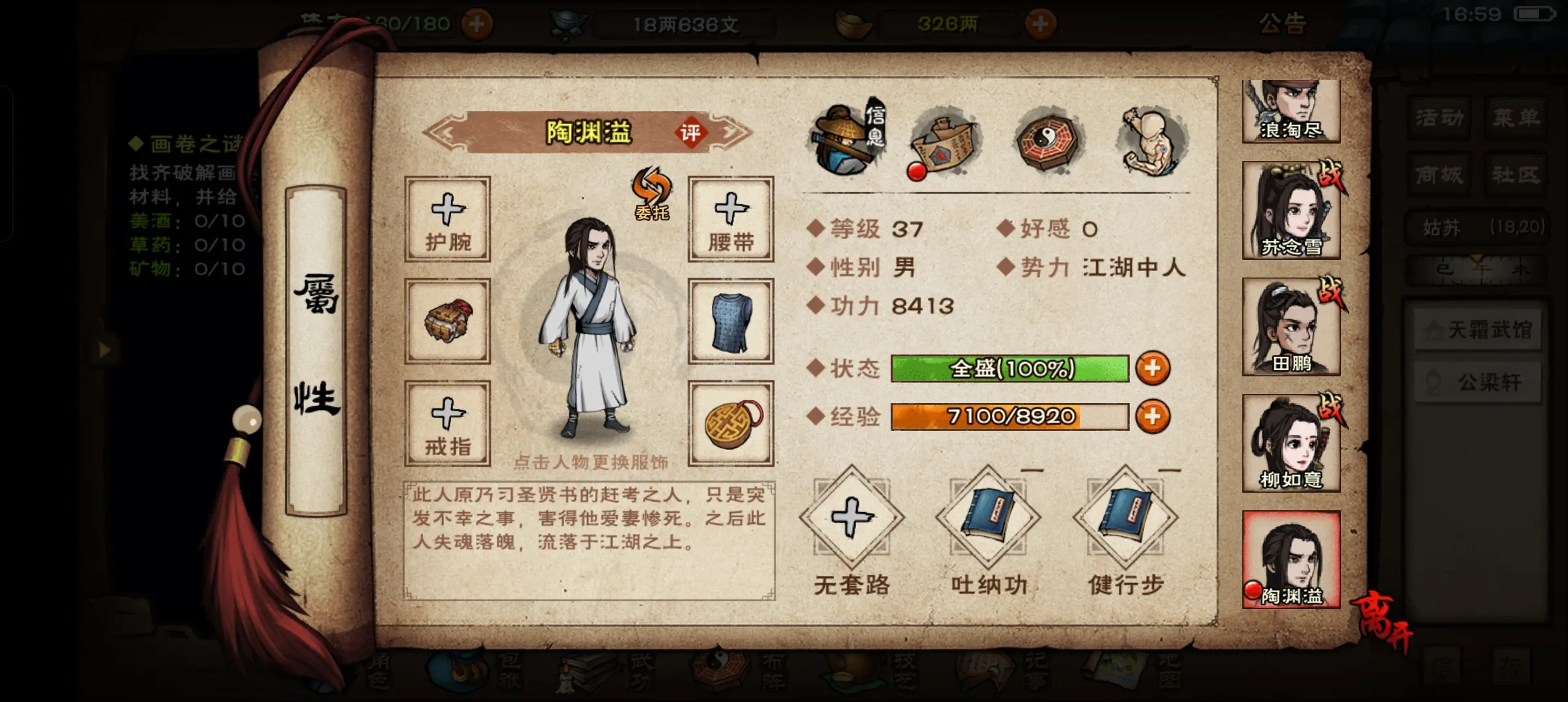Choose the 无套路 empty skill slot

[852, 518]
